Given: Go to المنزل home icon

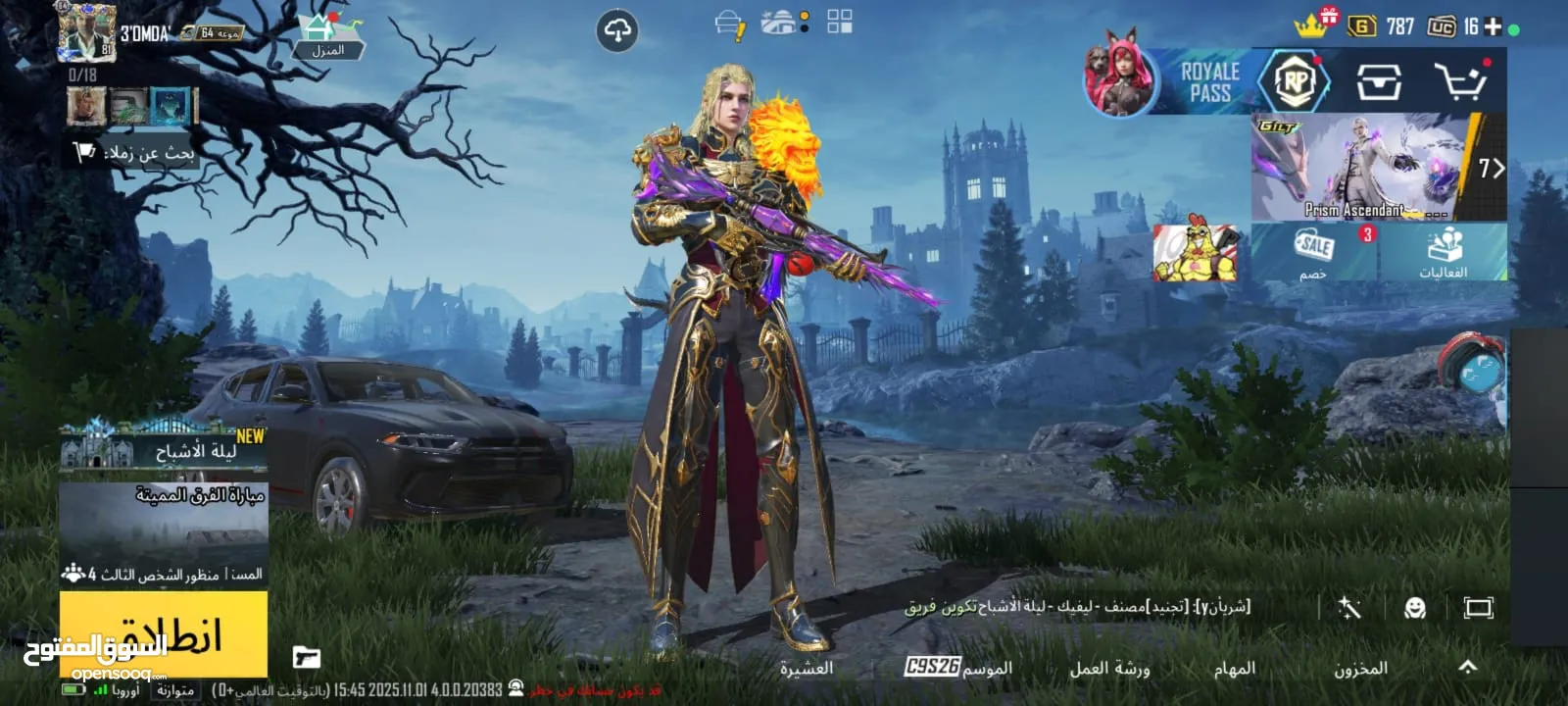Looking at the screenshot, I should click(x=327, y=36).
